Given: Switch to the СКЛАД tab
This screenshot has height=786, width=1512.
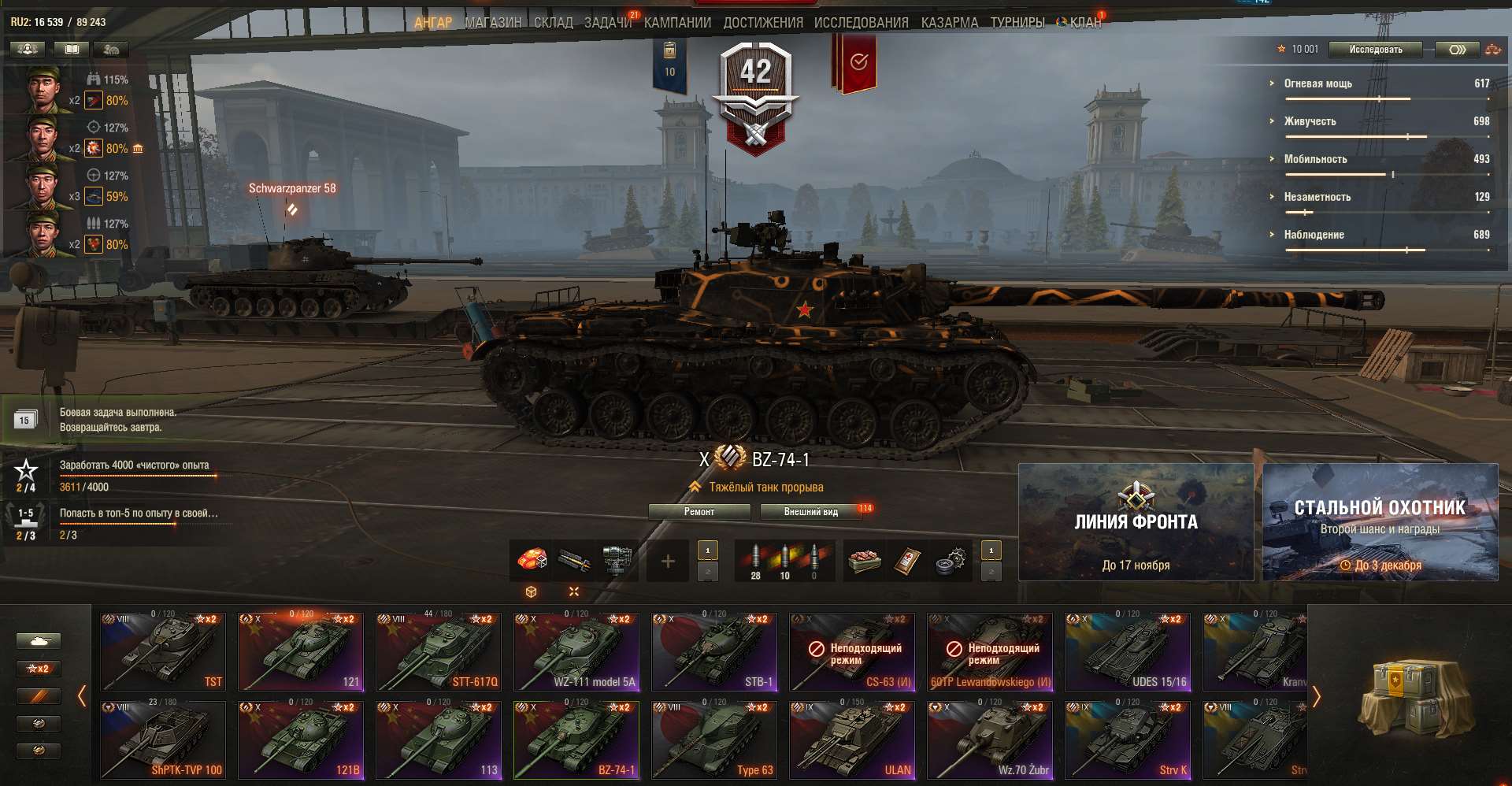Looking at the screenshot, I should coord(554,23).
